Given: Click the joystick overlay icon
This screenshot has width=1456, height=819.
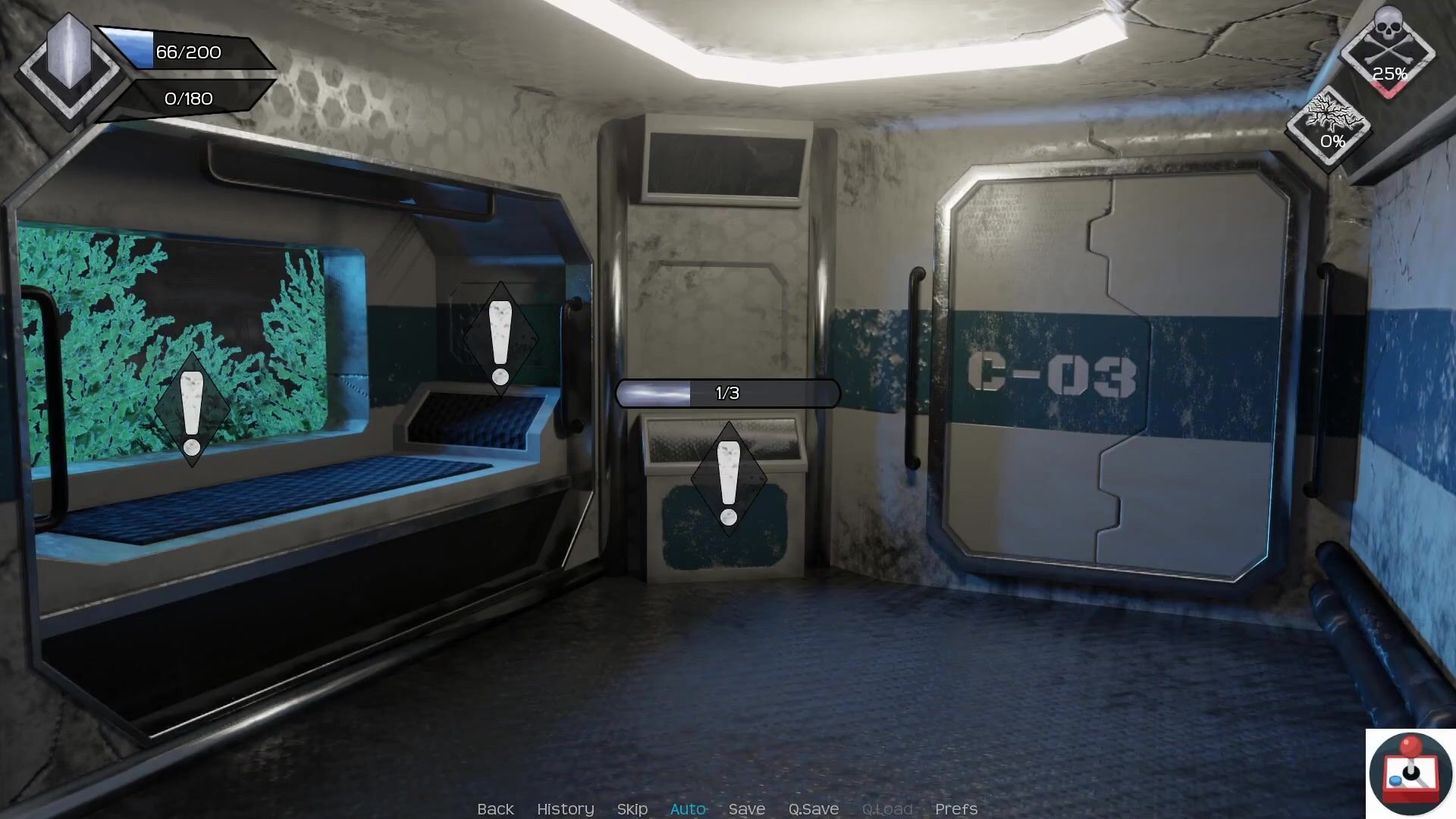Looking at the screenshot, I should pos(1410,773).
